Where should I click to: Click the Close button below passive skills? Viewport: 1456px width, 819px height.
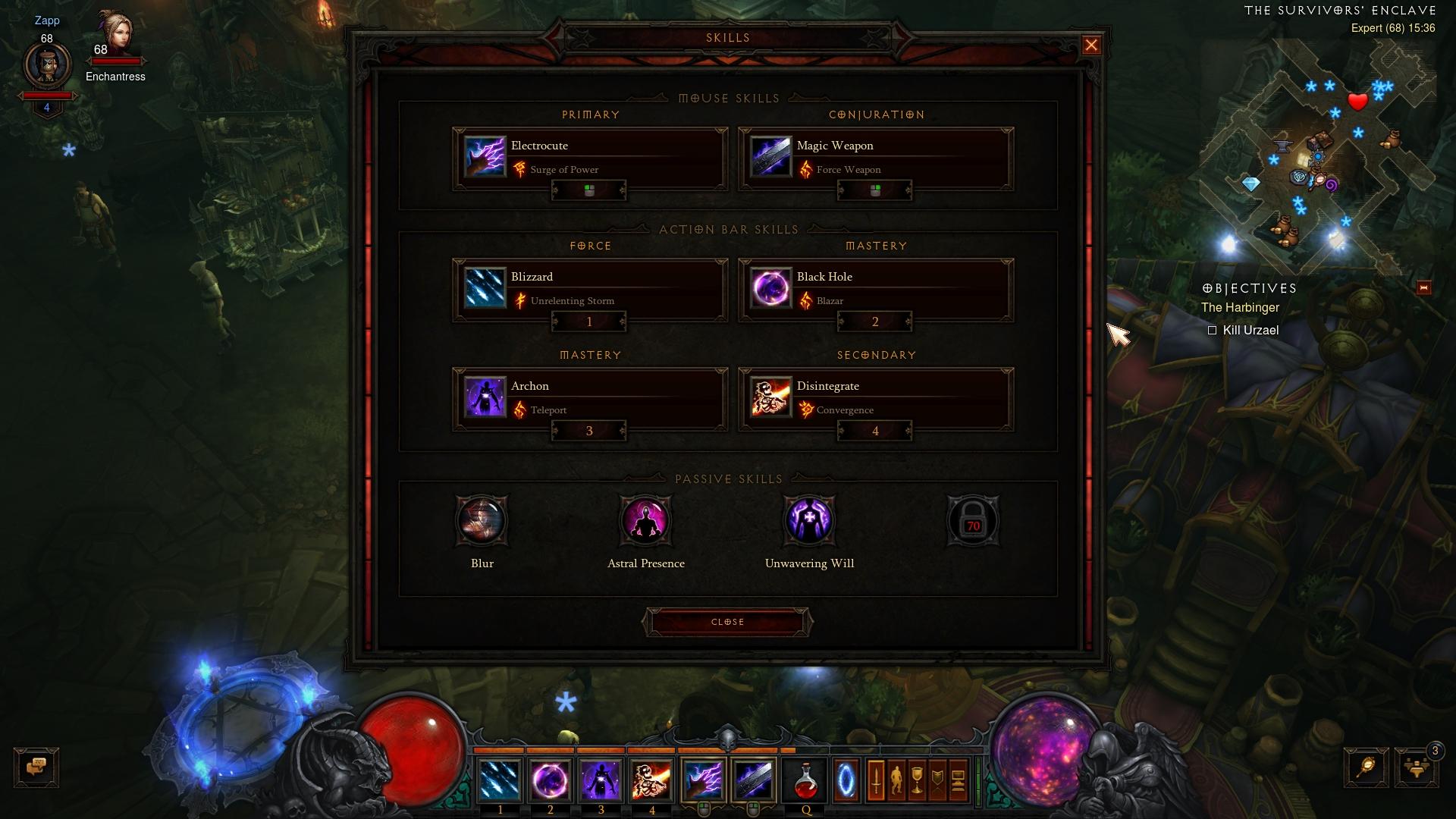pos(727,622)
